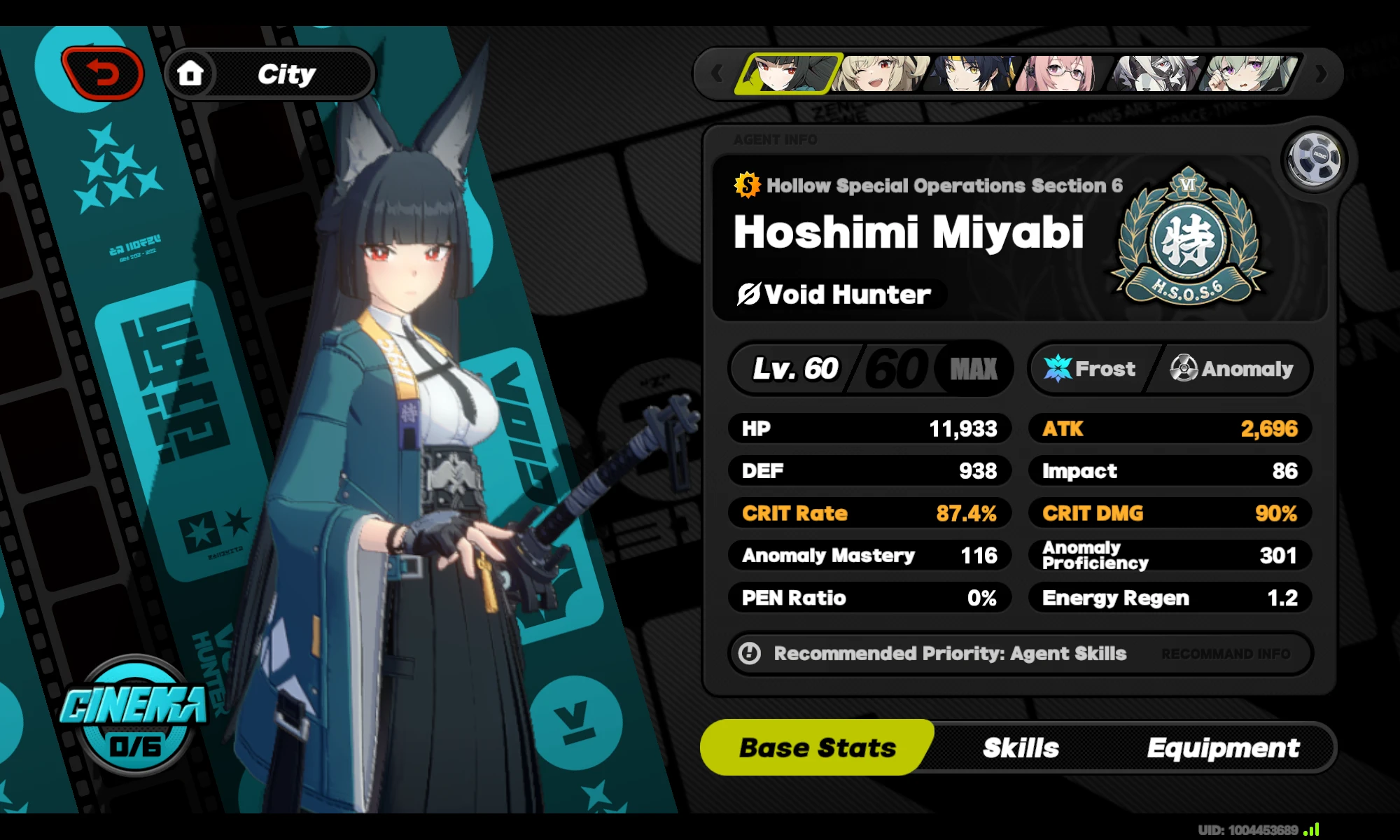The image size is (1400, 840).
Task: Click the Lv. 60 MAX level bar
Action: click(870, 369)
